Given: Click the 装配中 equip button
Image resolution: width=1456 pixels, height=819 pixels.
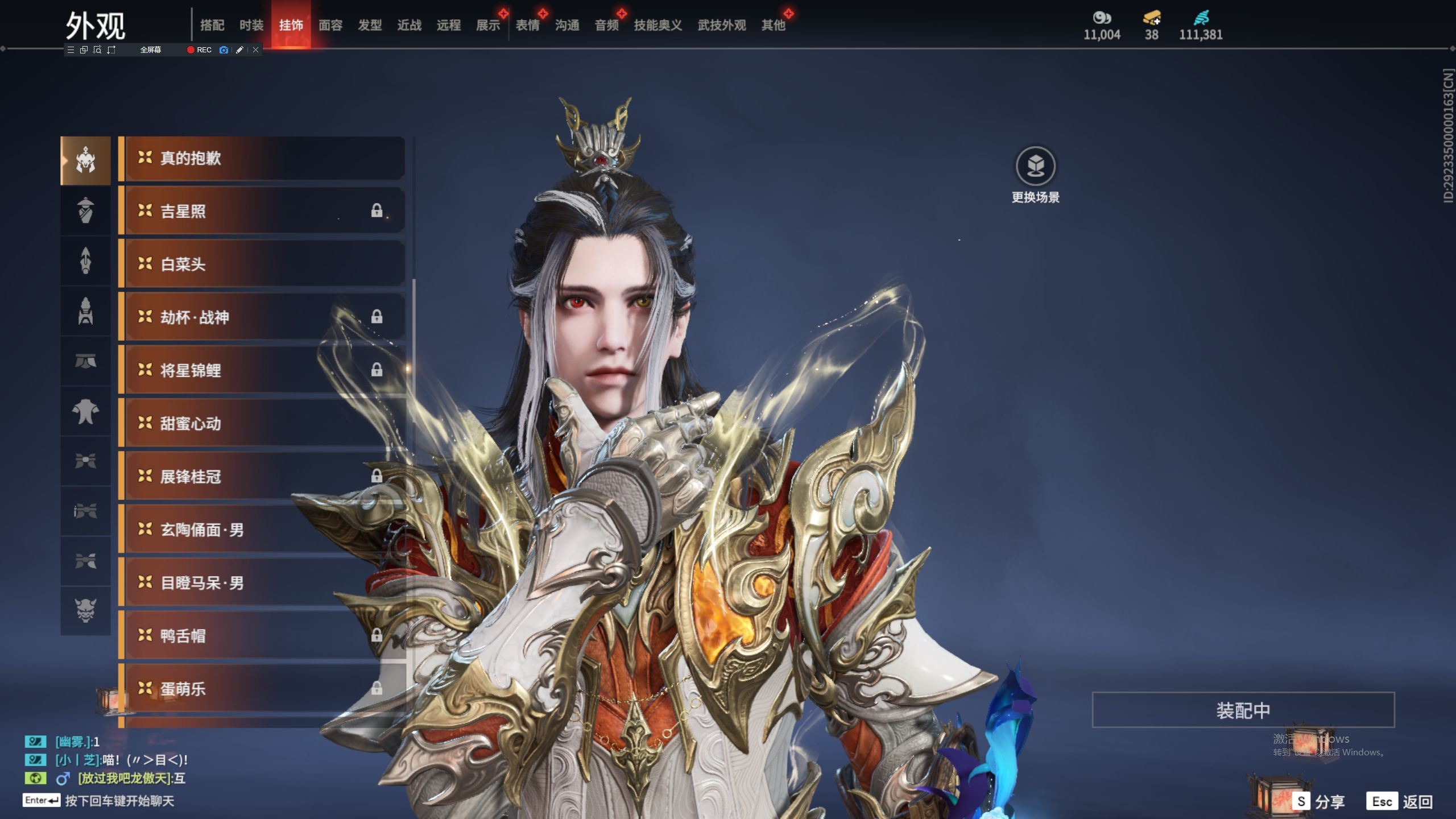Looking at the screenshot, I should (1243, 710).
